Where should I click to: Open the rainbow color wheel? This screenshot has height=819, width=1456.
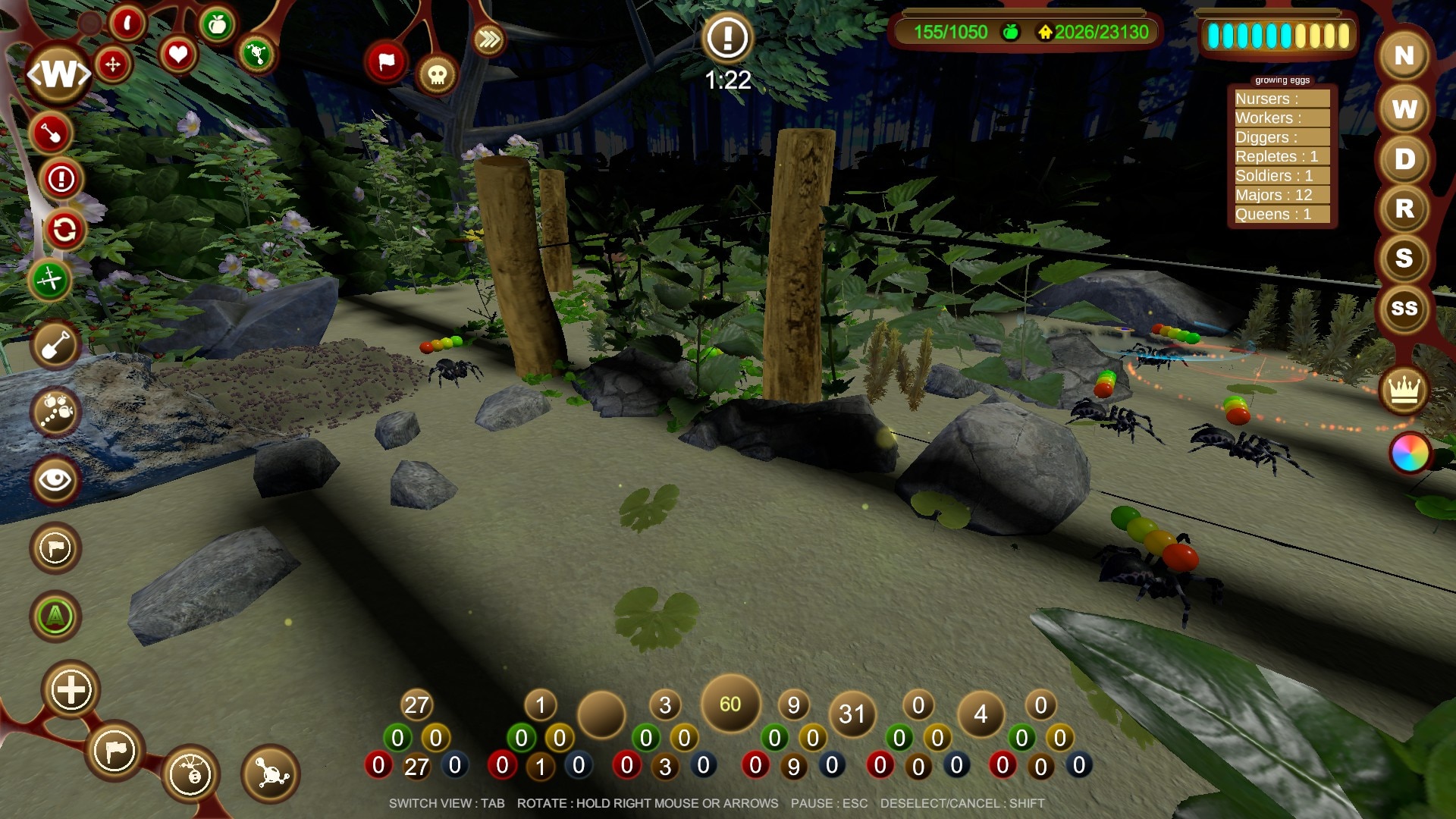(x=1410, y=453)
